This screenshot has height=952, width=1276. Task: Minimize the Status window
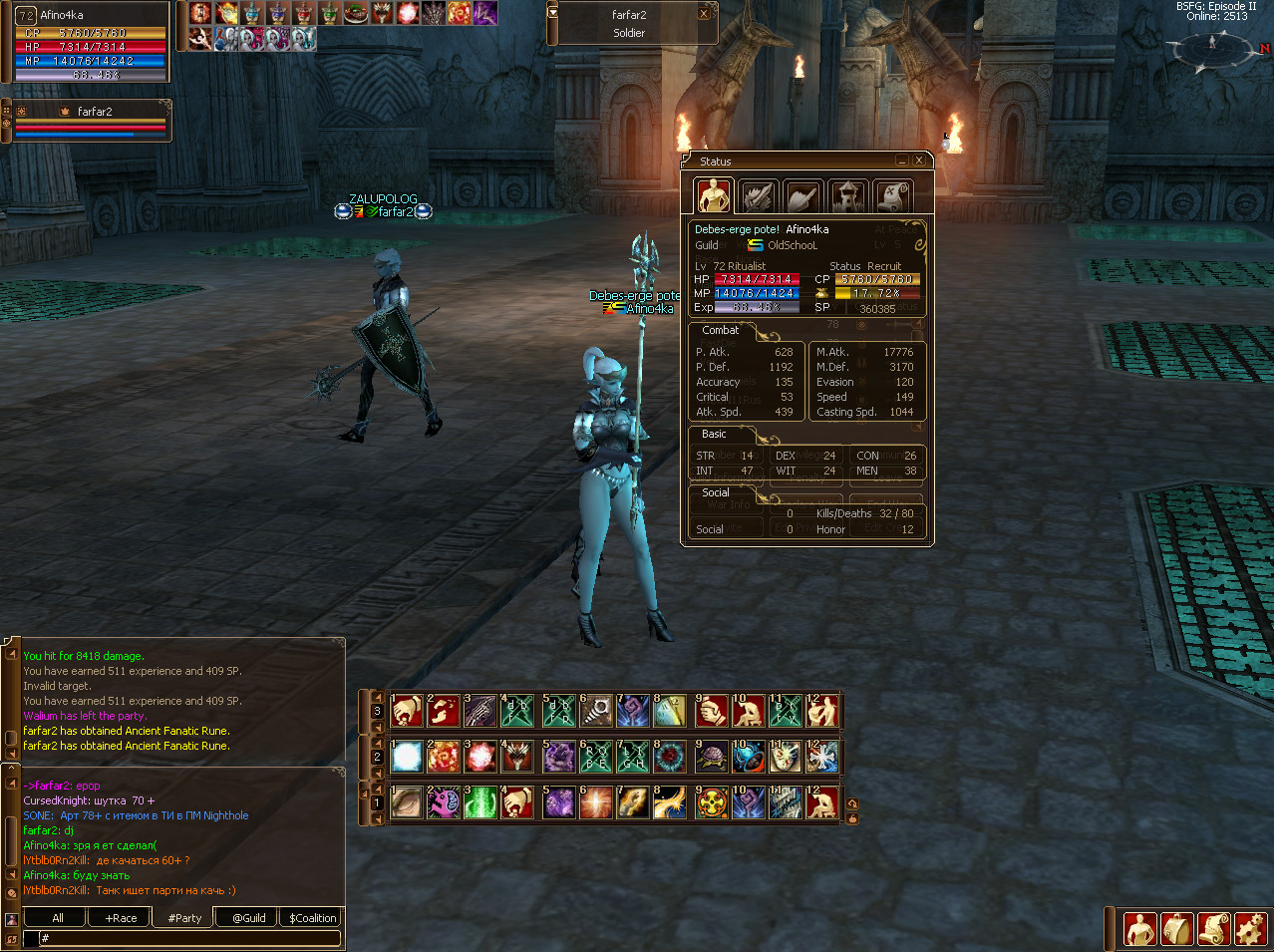(x=902, y=160)
